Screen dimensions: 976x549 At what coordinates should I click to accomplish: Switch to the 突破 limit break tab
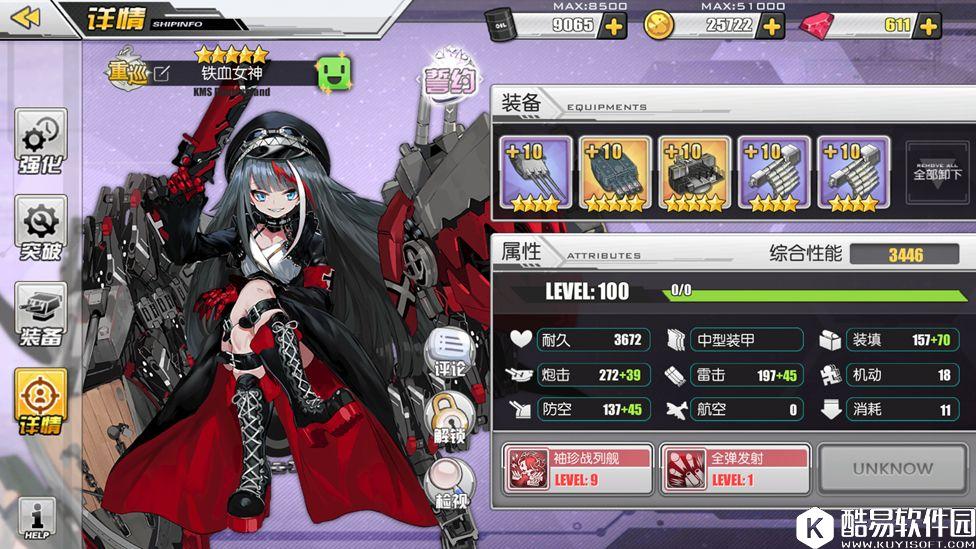point(41,230)
